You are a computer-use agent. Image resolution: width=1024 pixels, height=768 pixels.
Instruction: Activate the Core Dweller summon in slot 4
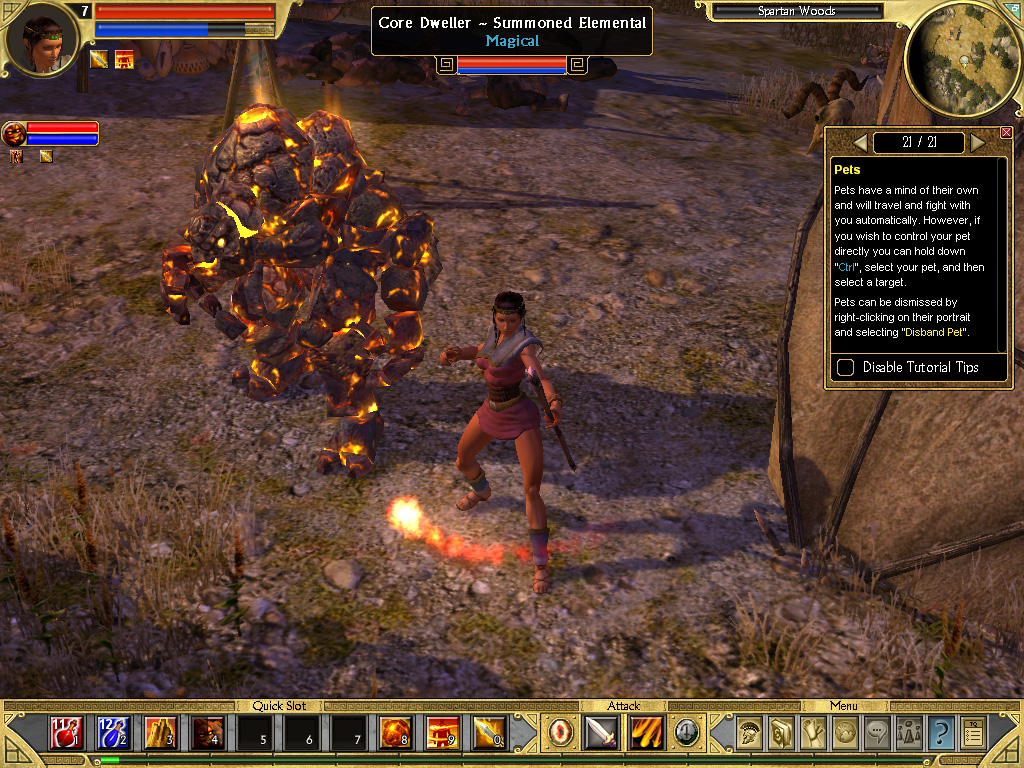207,733
